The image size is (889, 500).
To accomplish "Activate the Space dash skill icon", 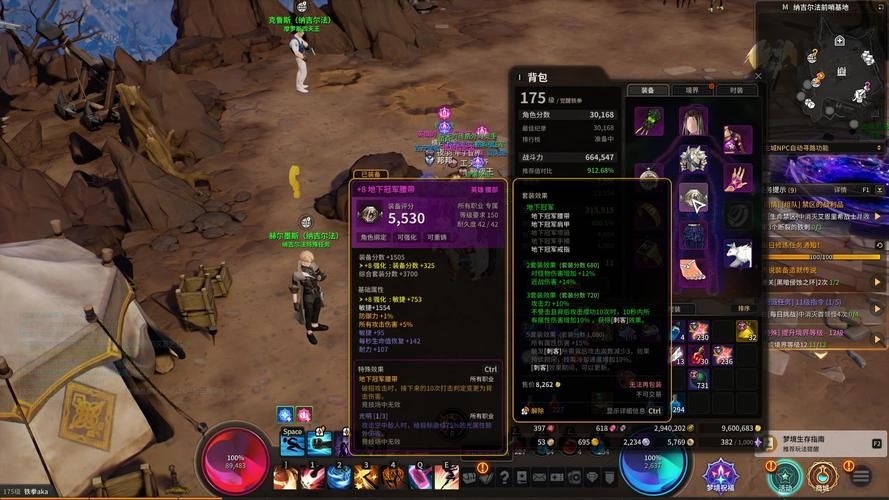I will tap(292, 441).
